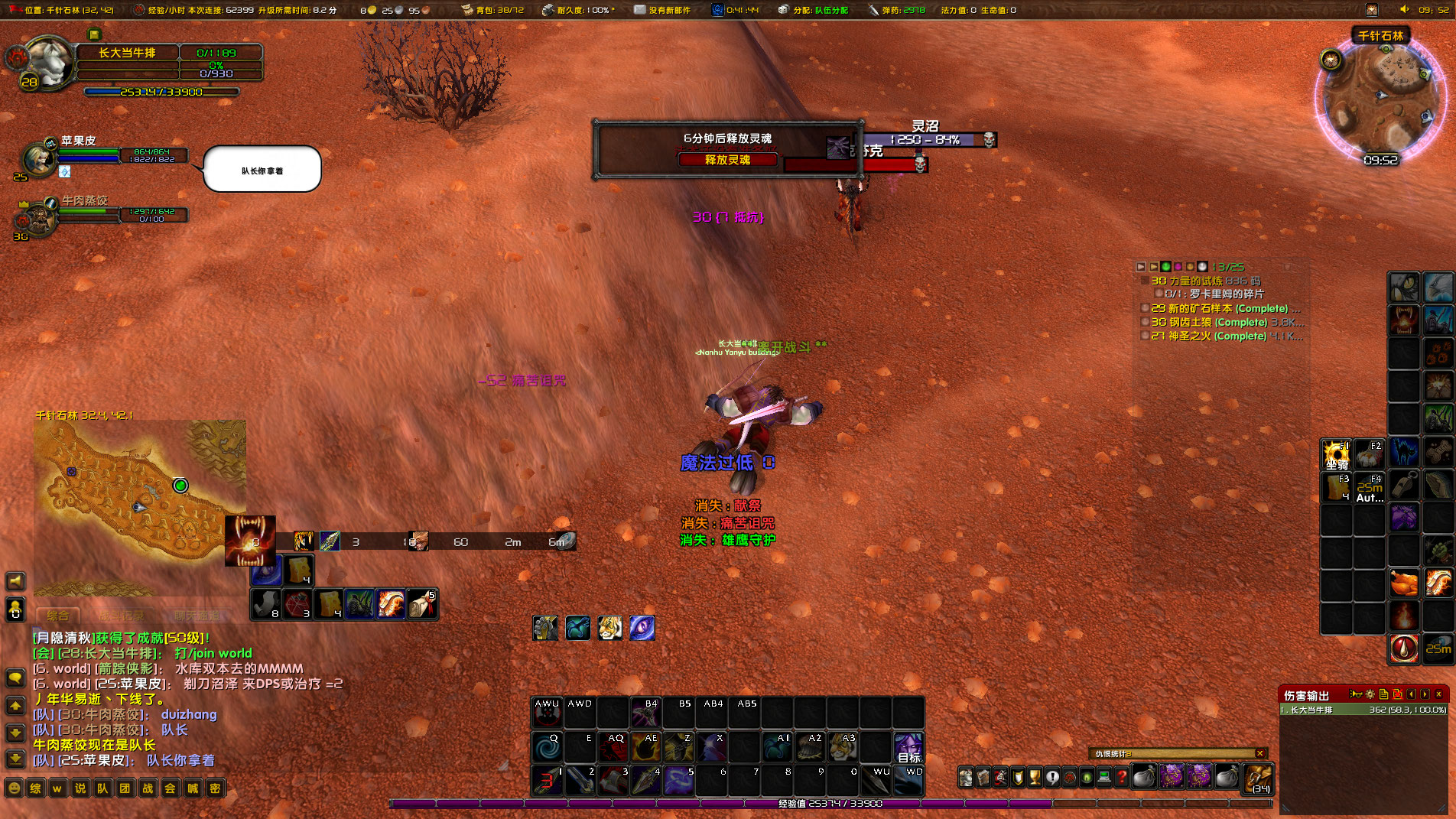Click the 释放灵魂 release spirit button
The image size is (1456, 819).
coord(730,160)
